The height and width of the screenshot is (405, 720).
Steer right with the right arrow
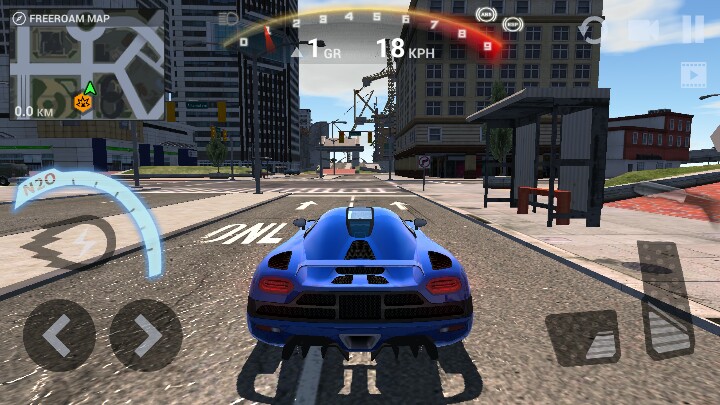[x=146, y=336]
